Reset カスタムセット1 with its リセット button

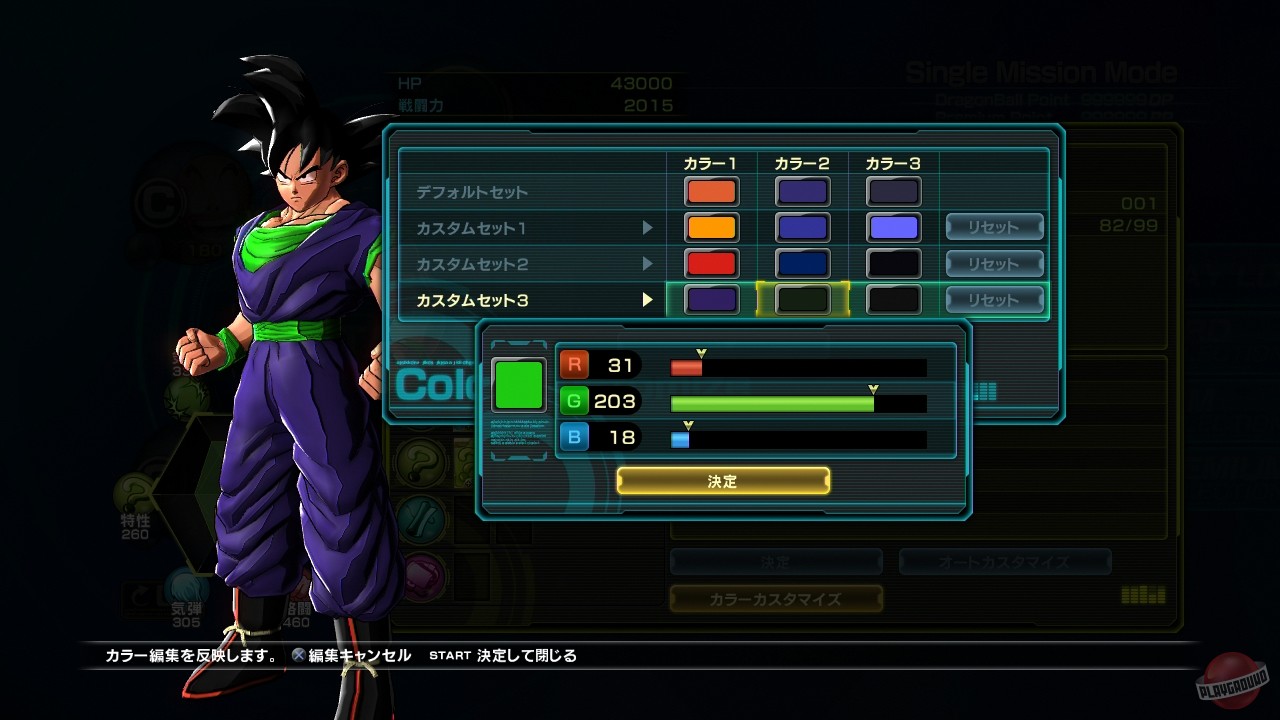pos(994,226)
